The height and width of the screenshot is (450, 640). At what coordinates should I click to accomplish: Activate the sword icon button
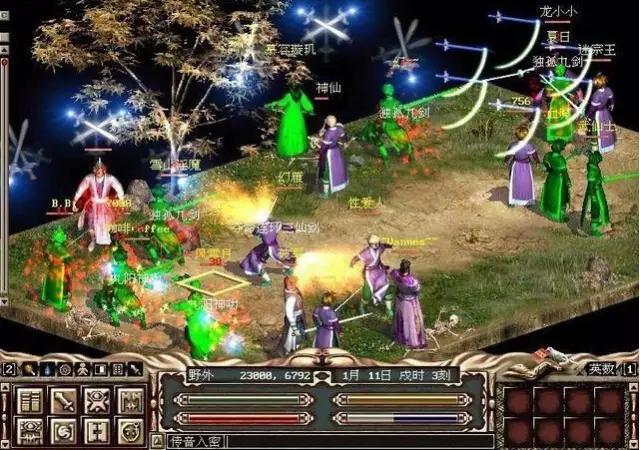62,400
